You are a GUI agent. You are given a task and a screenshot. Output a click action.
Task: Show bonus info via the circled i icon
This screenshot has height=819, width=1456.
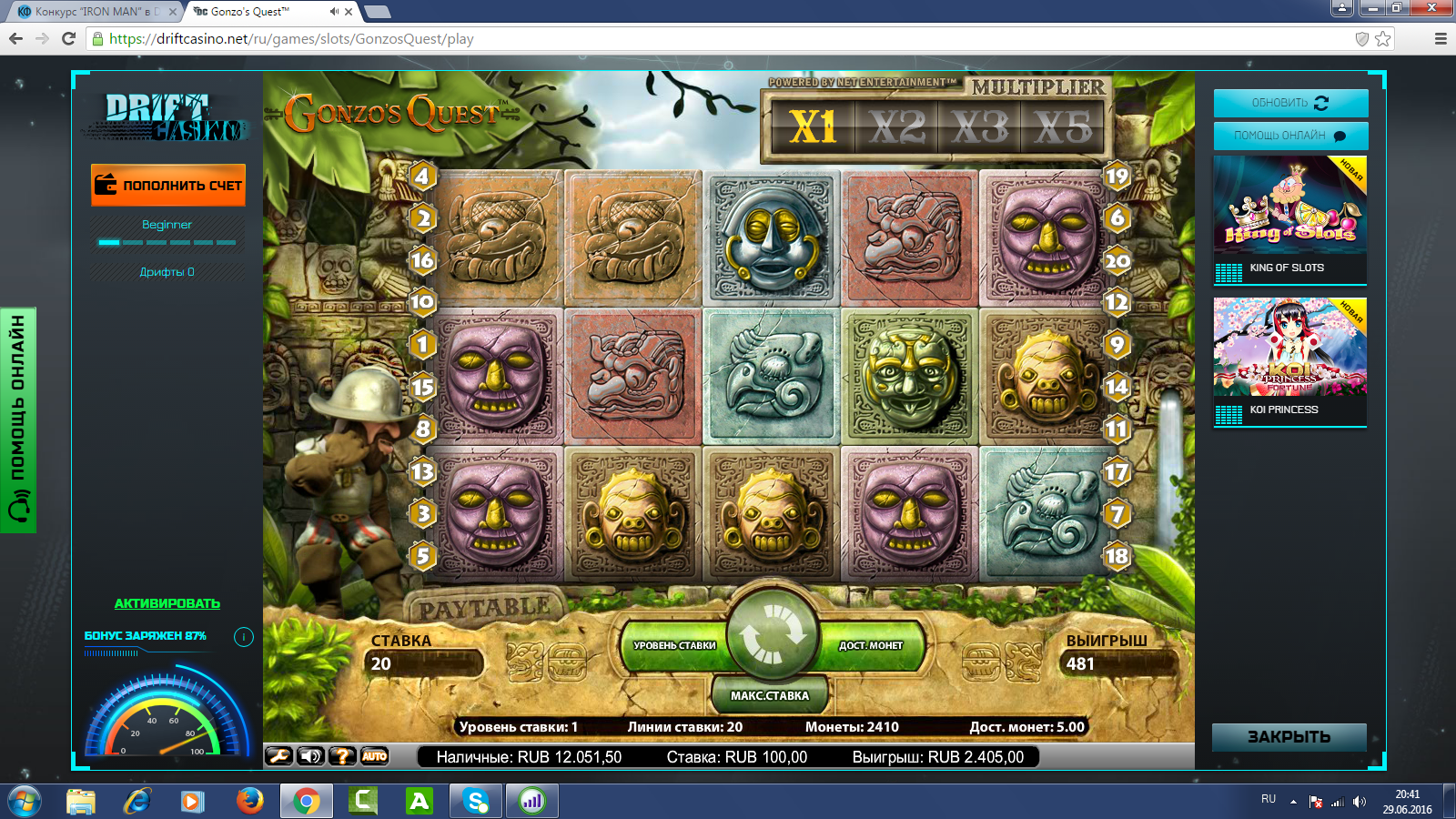(x=244, y=637)
